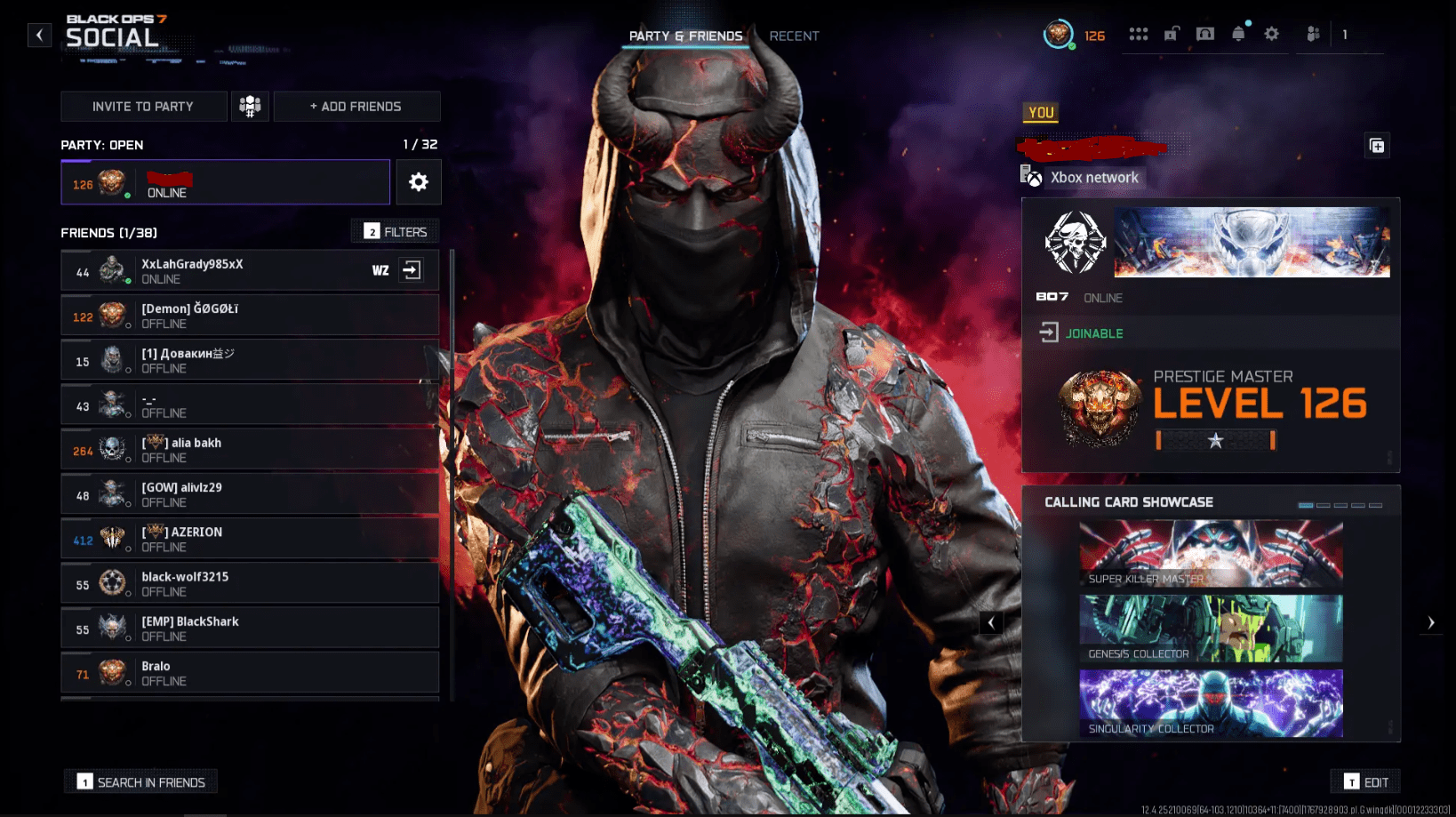Collapse the character view using the left chevron
The image size is (1456, 817).
pyautogui.click(x=991, y=622)
